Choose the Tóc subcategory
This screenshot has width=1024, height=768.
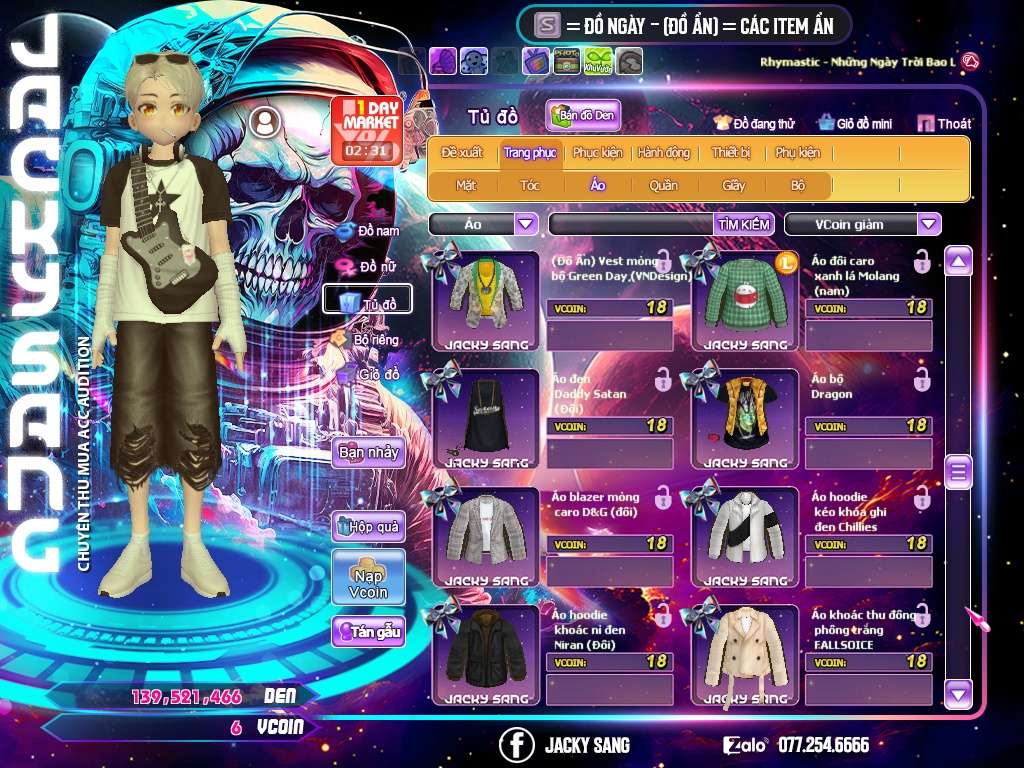(530, 185)
